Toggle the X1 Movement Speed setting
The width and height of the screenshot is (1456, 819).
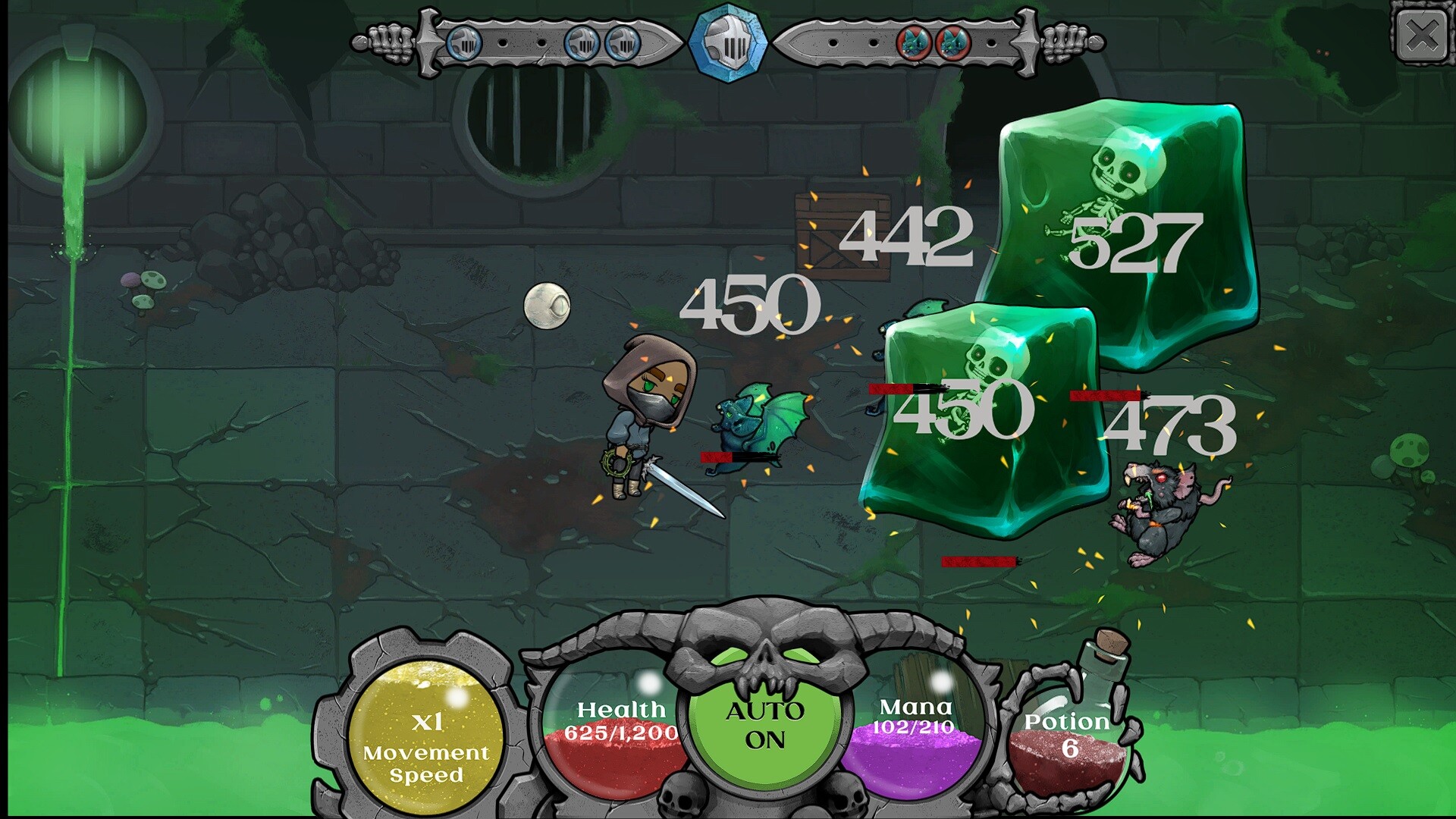coord(425,736)
